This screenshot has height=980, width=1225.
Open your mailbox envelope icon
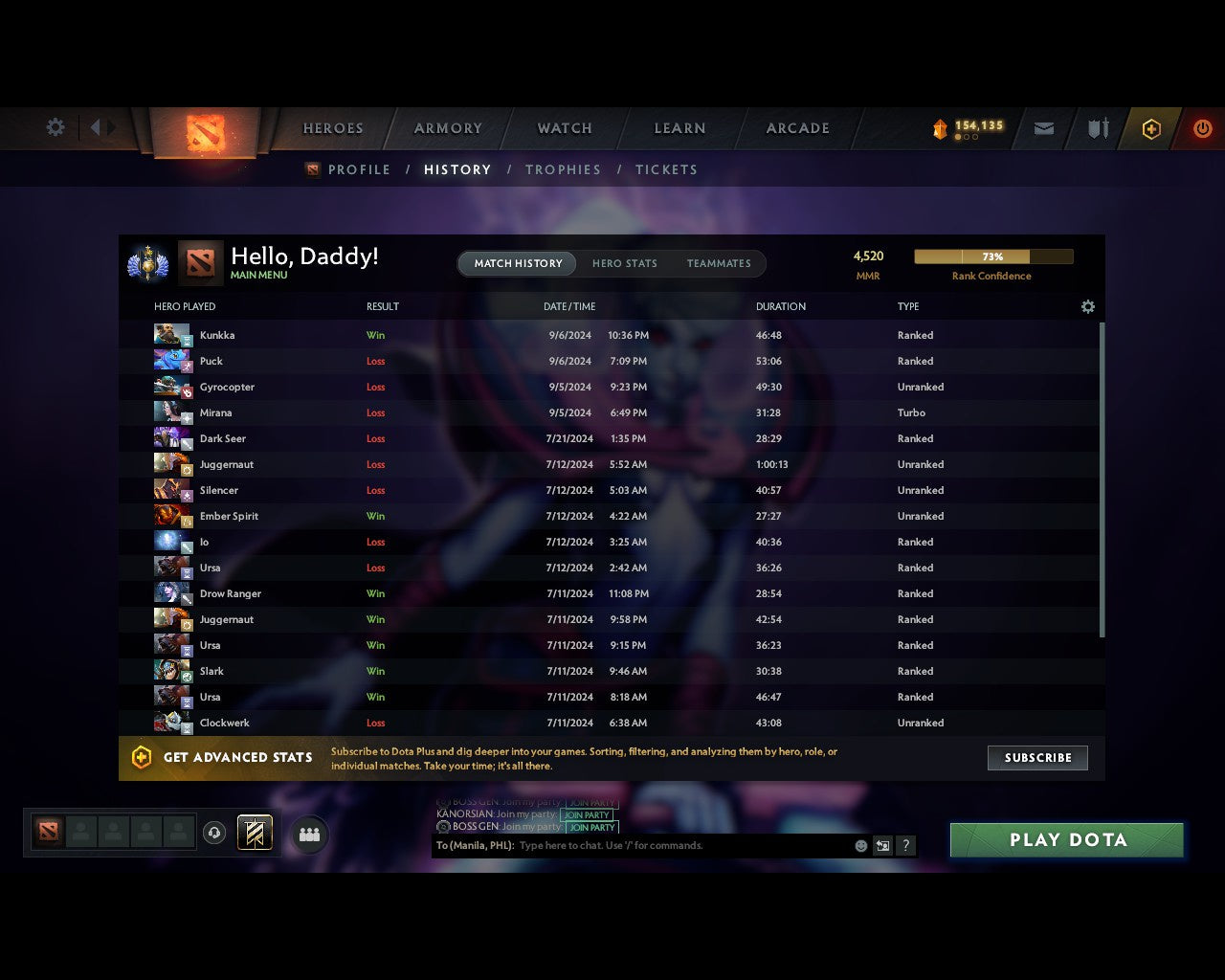(x=1043, y=128)
